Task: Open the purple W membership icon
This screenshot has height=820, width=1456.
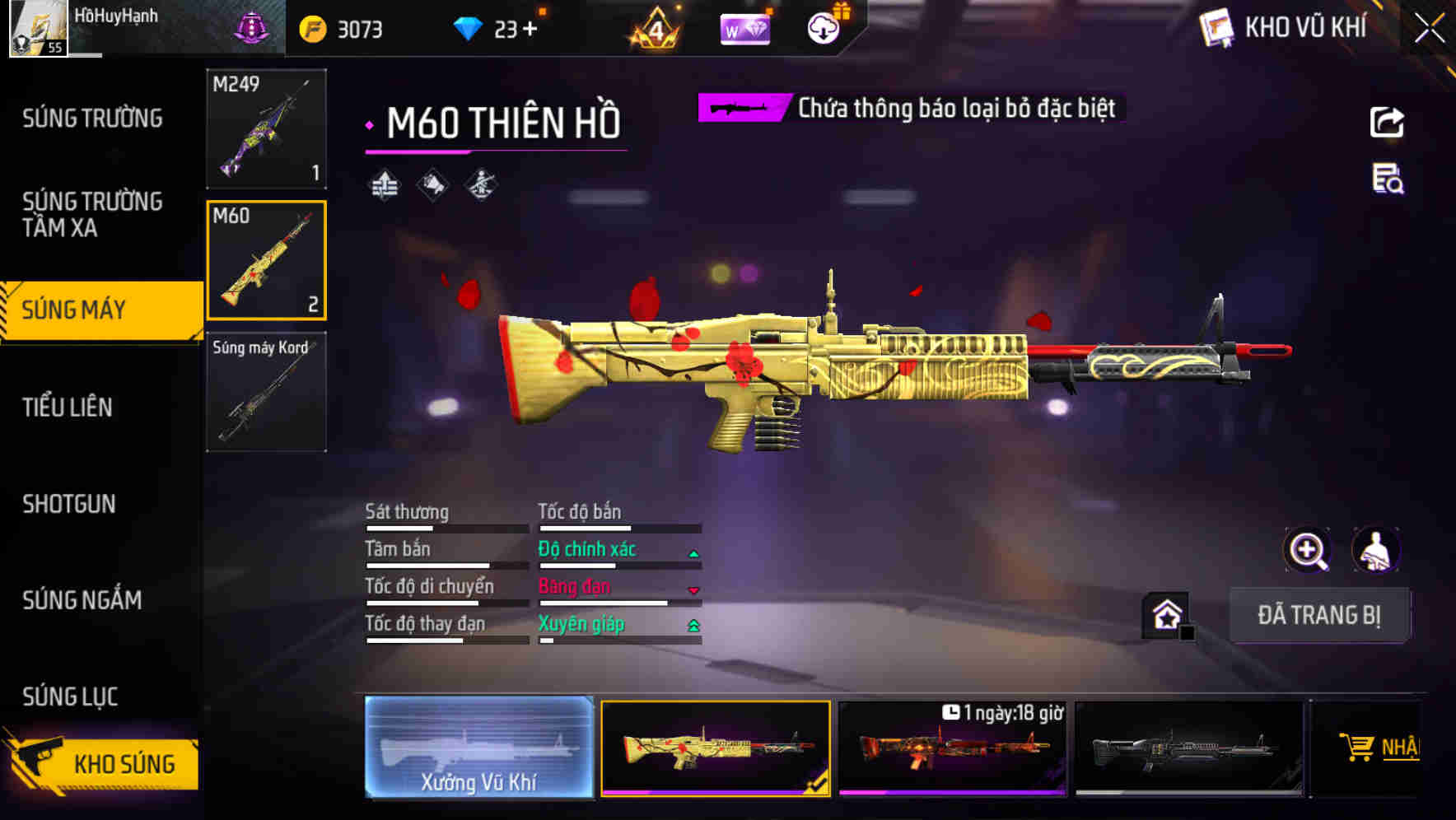Action: [x=744, y=27]
